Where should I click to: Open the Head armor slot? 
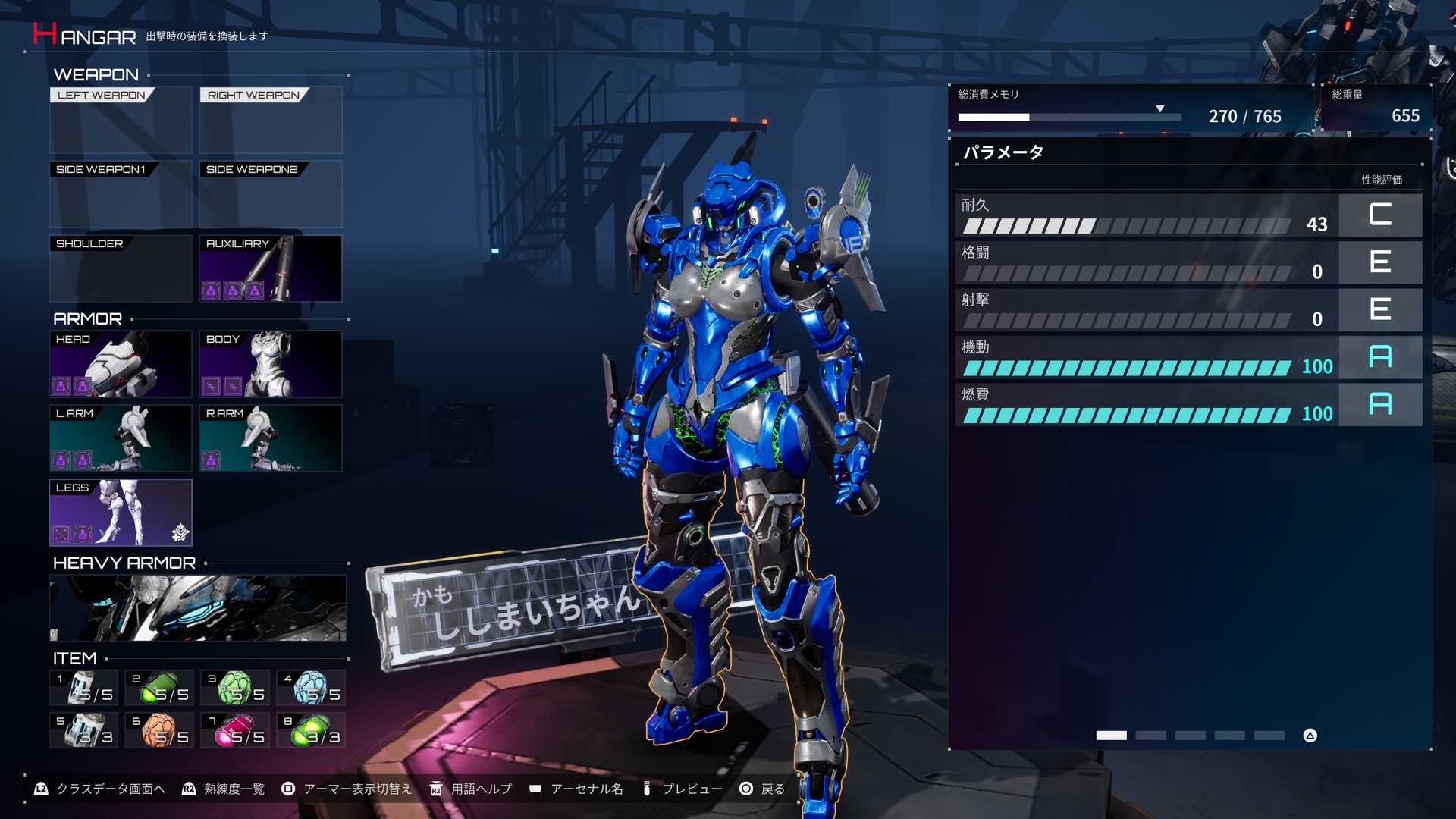(121, 364)
